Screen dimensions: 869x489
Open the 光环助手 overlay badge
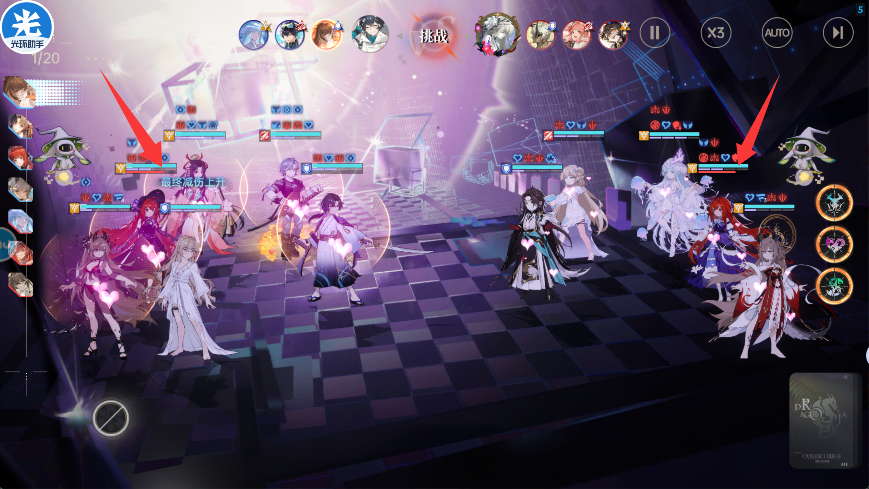[x=26, y=27]
